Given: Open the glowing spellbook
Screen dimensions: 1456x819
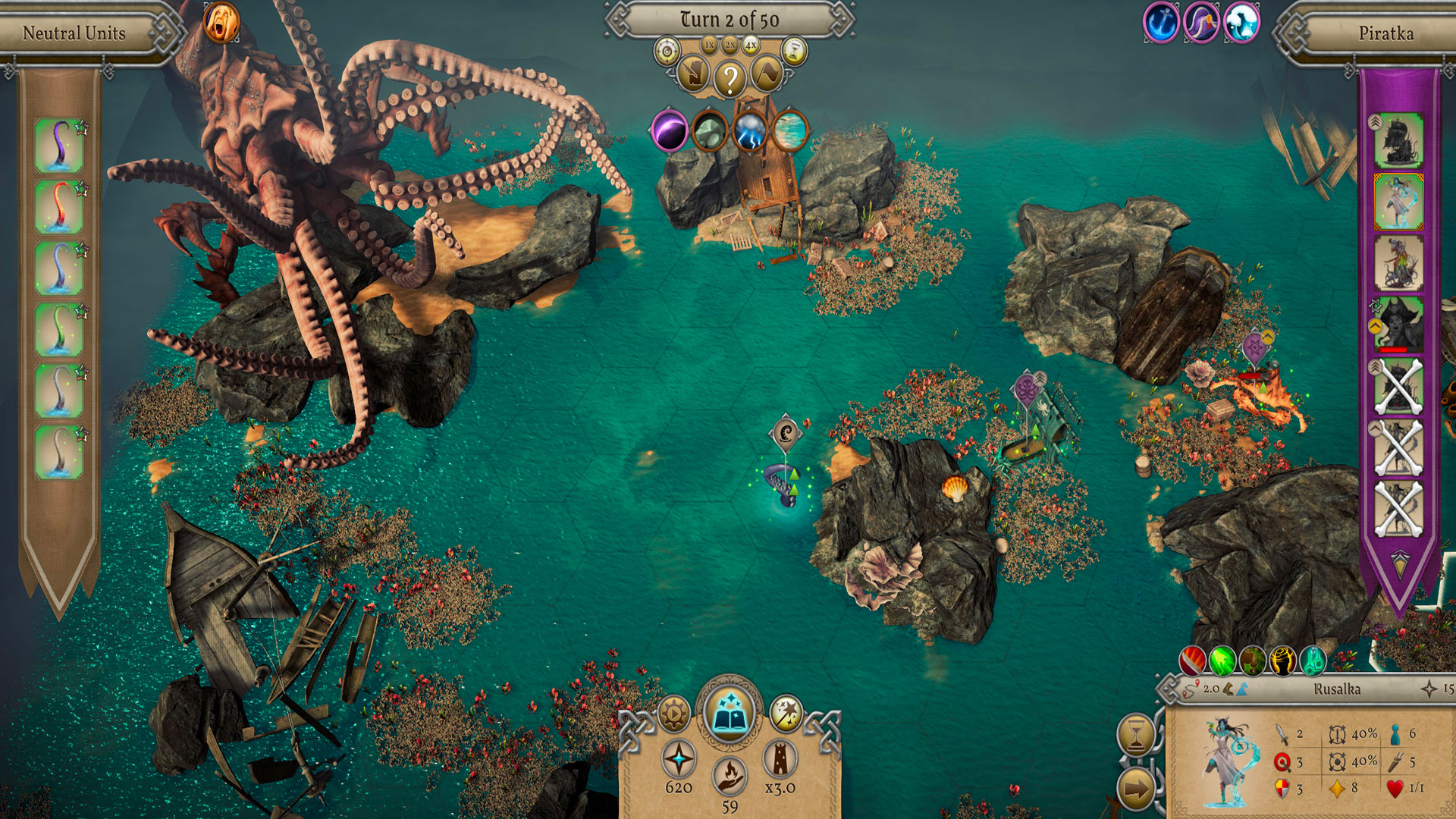Looking at the screenshot, I should (729, 713).
